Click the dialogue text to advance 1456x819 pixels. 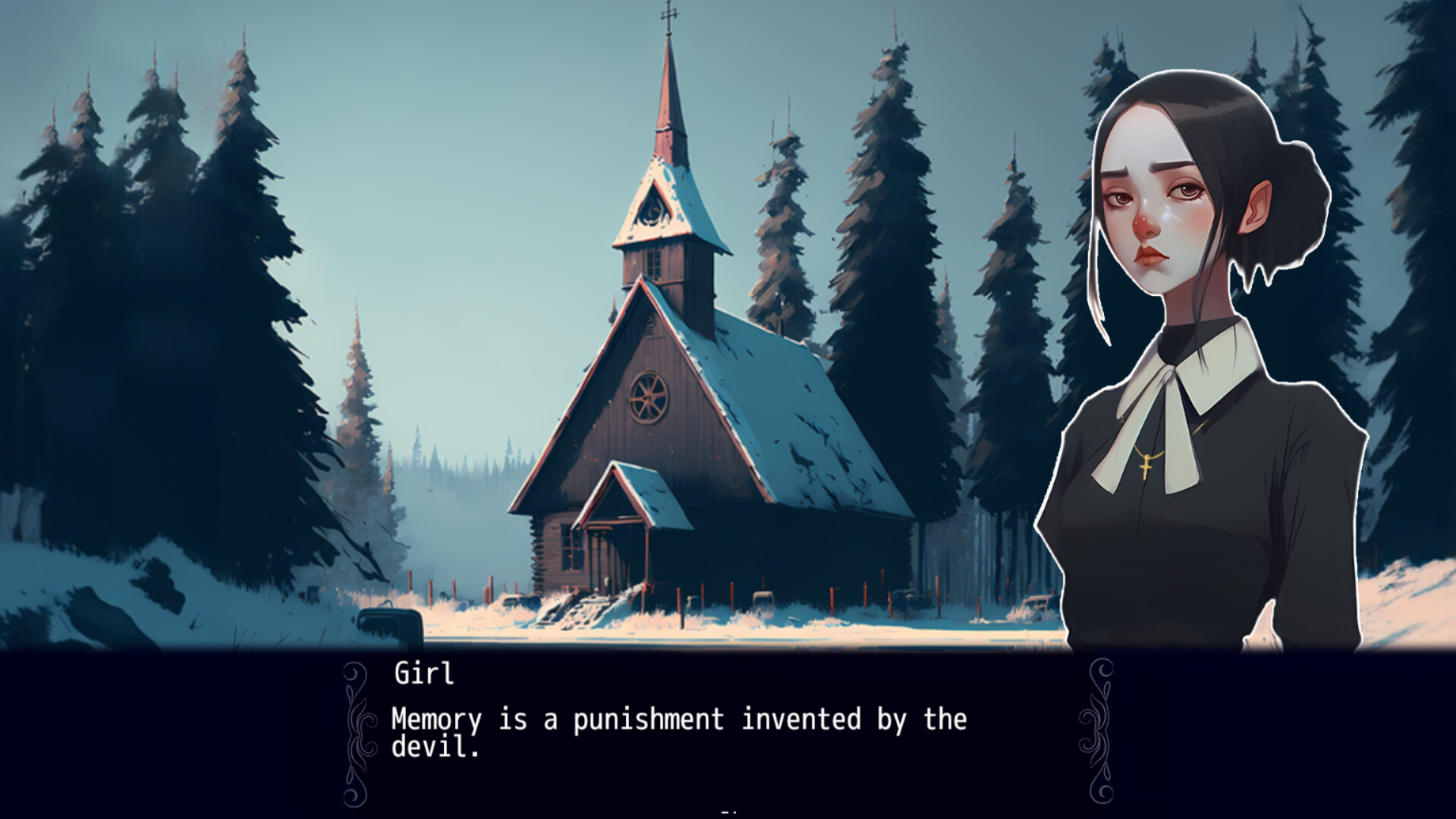(675, 721)
